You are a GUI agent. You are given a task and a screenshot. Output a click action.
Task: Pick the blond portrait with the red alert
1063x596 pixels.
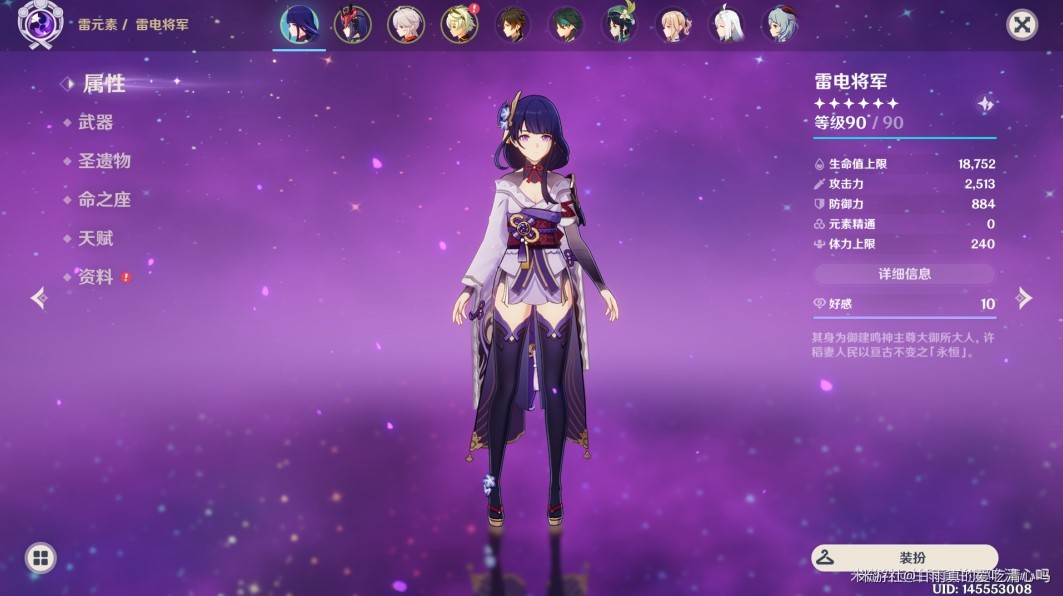pyautogui.click(x=459, y=24)
